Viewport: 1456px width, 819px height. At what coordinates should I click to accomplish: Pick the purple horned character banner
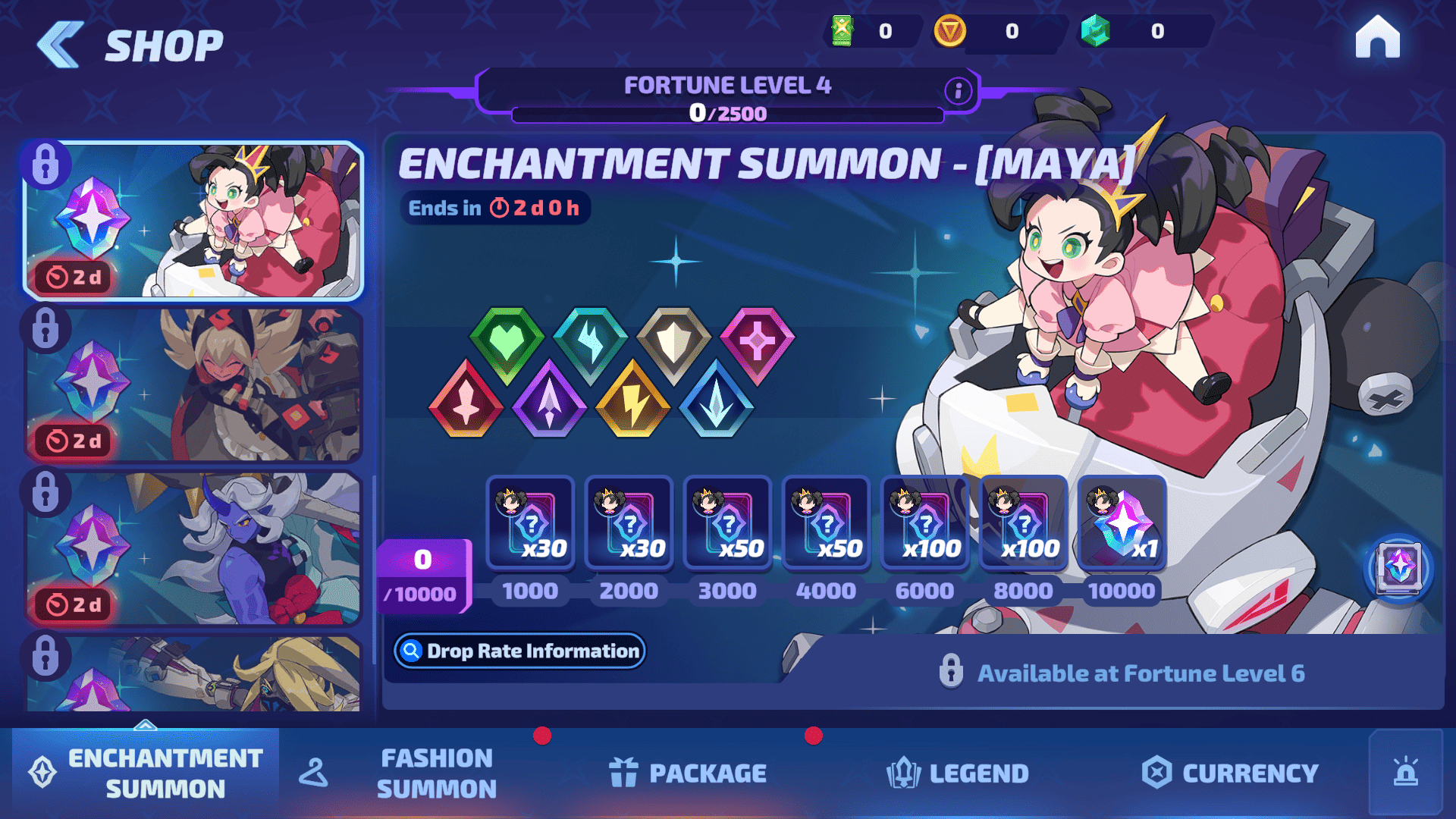194,548
